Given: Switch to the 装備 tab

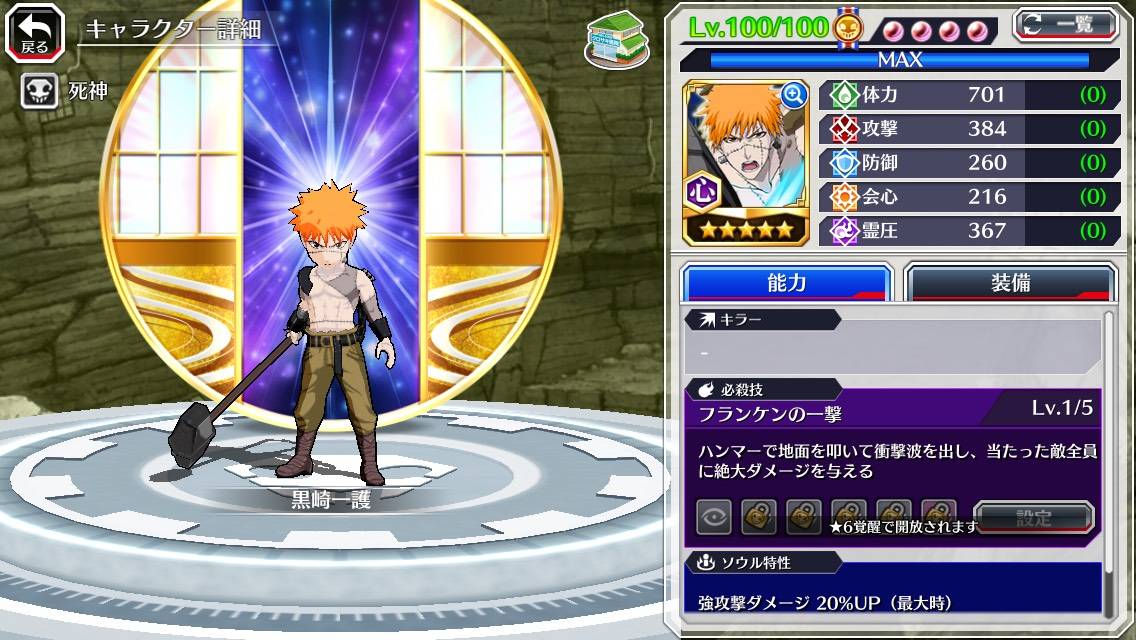Looking at the screenshot, I should coord(1010,283).
